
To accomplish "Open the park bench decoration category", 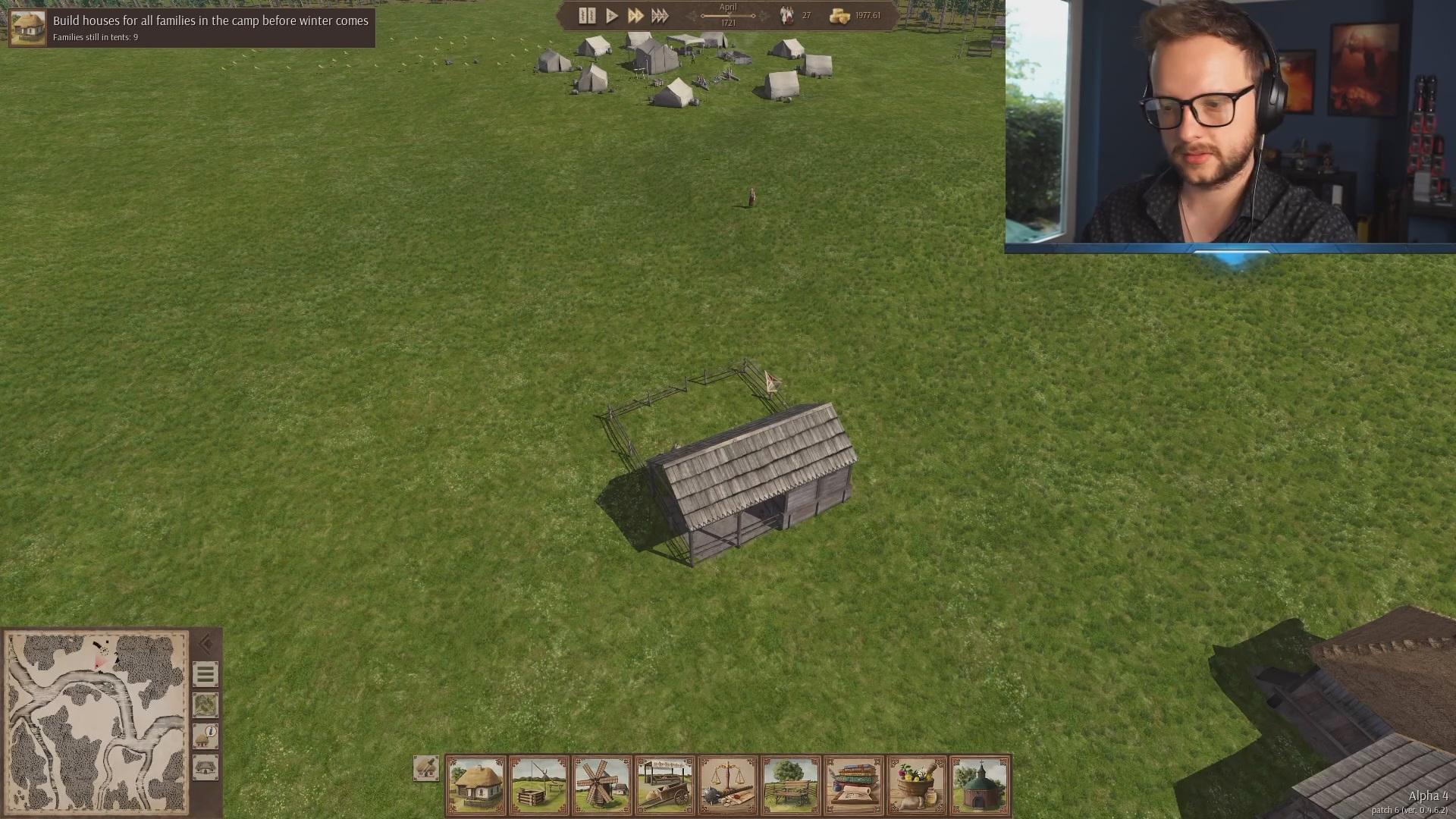I will tap(791, 785).
